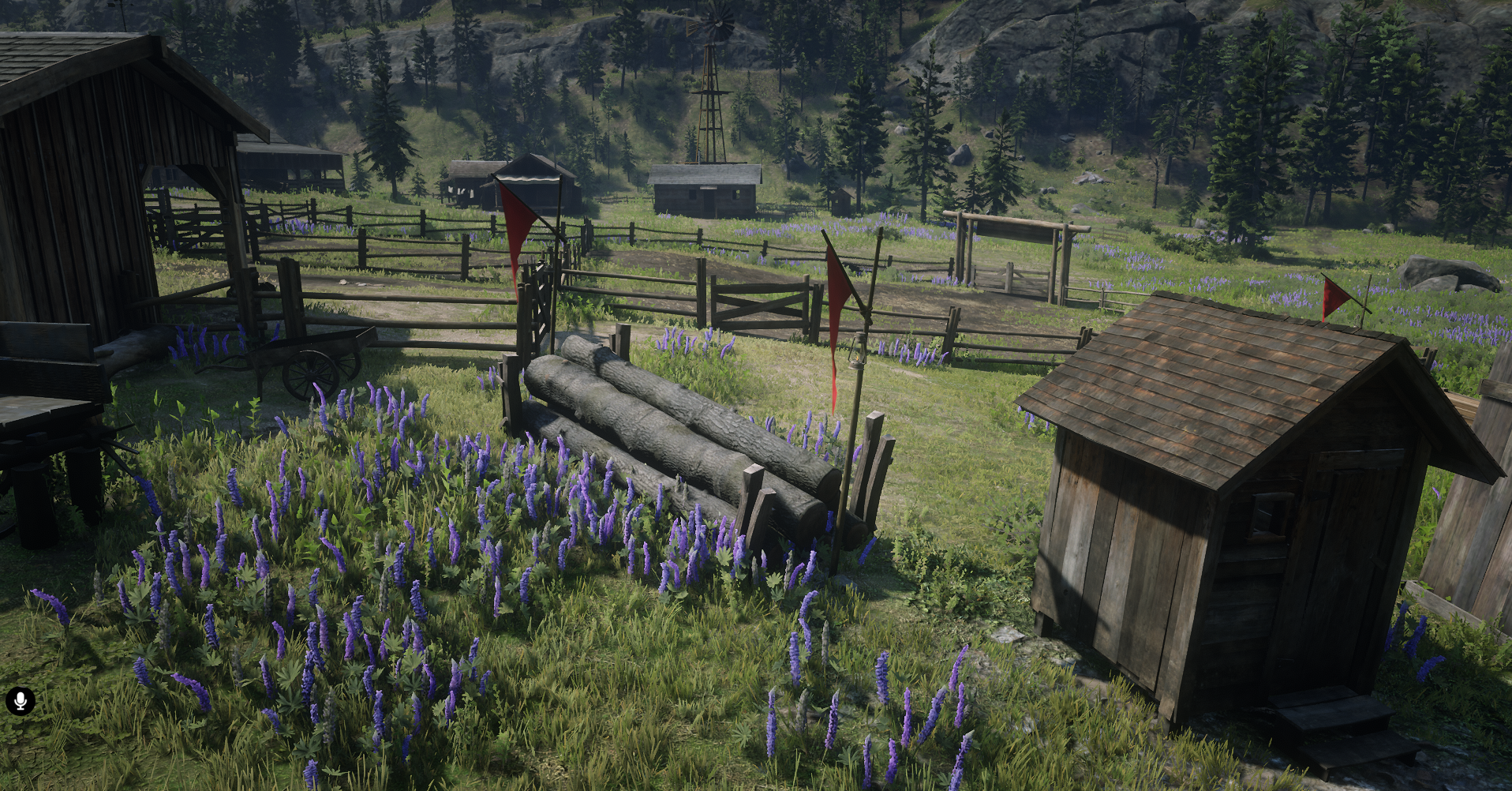
Task: Toggle the microphone voice chat icon
Action: point(21,700)
